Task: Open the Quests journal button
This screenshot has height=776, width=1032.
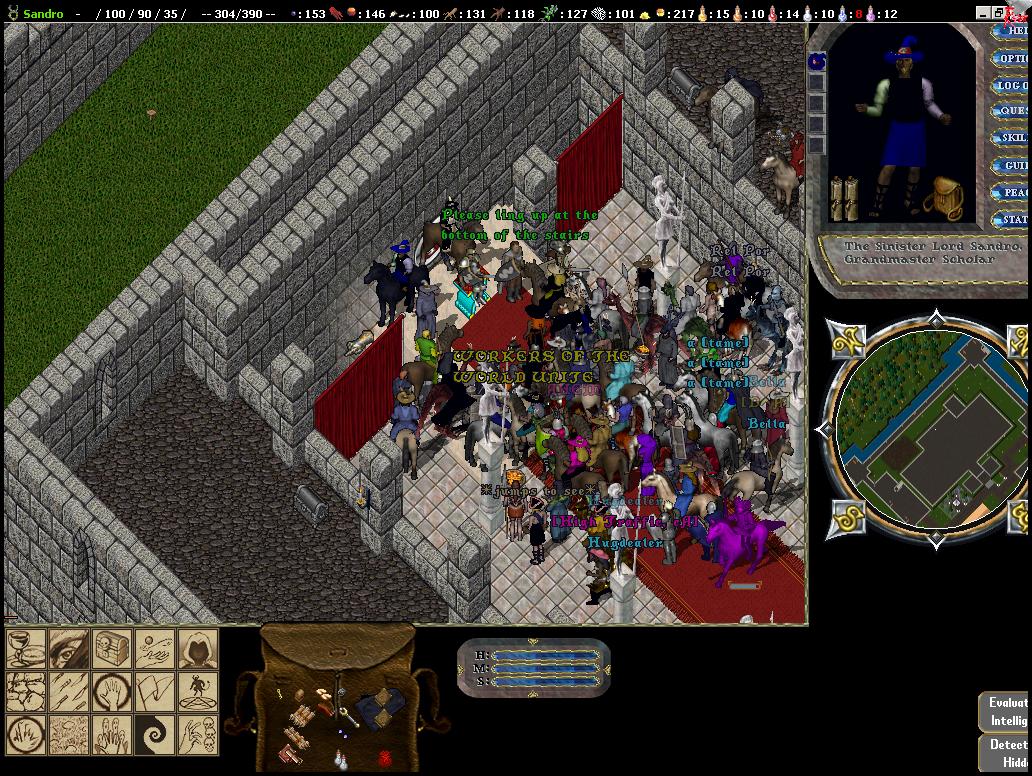Action: [1013, 111]
